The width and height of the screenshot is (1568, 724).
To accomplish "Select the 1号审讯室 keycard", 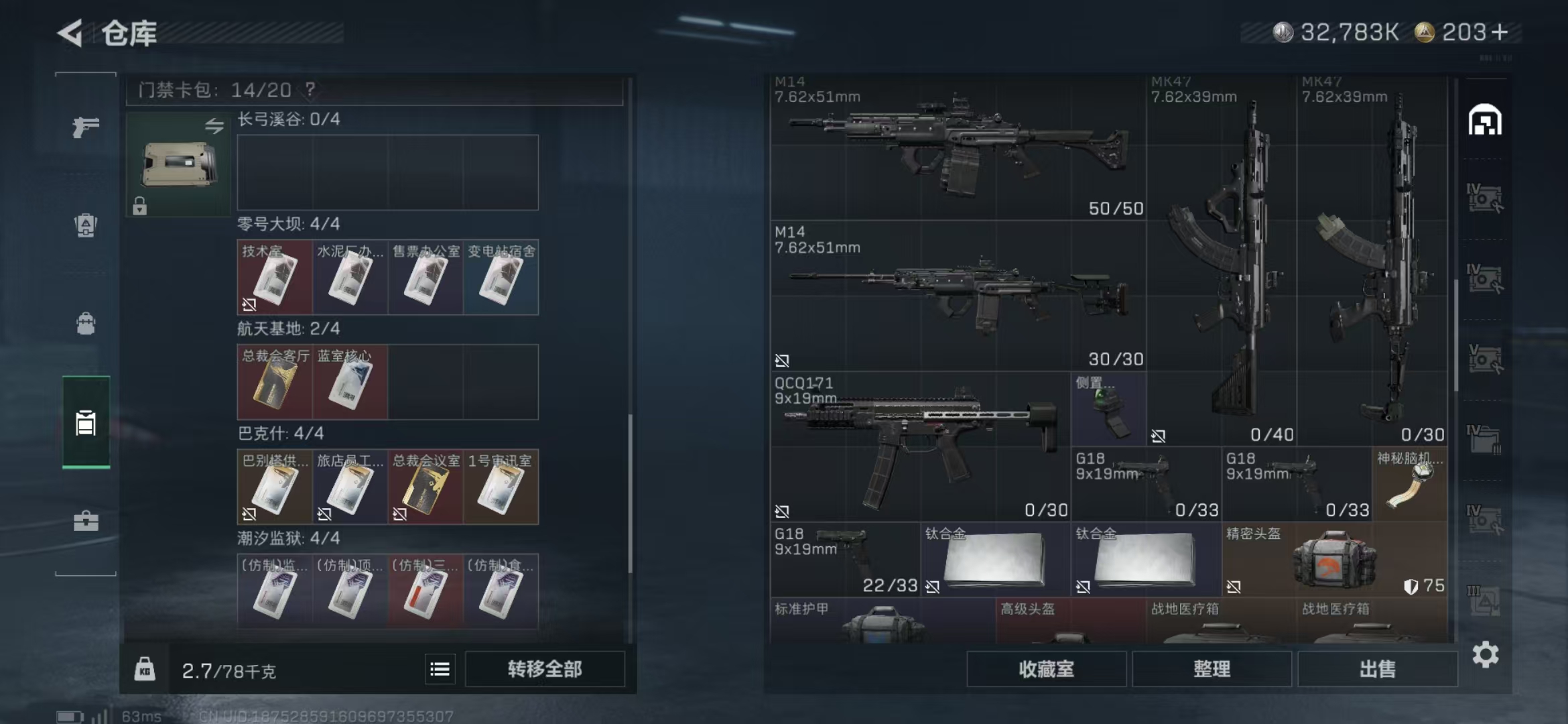I will [x=501, y=487].
